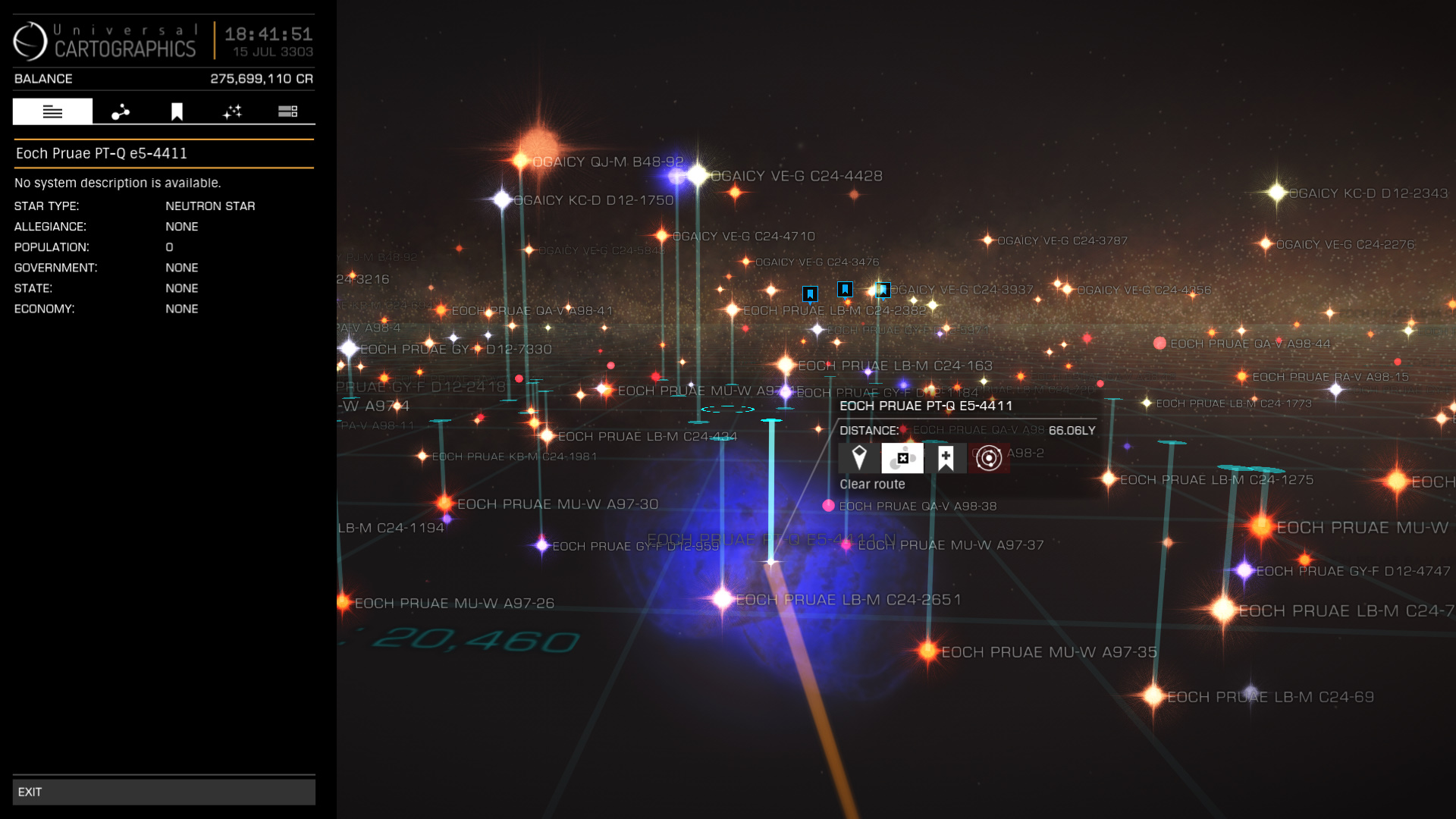Image resolution: width=1456 pixels, height=819 pixels.
Task: Select the Eoch Pruae LB-M C24-69 system
Action: click(1153, 695)
